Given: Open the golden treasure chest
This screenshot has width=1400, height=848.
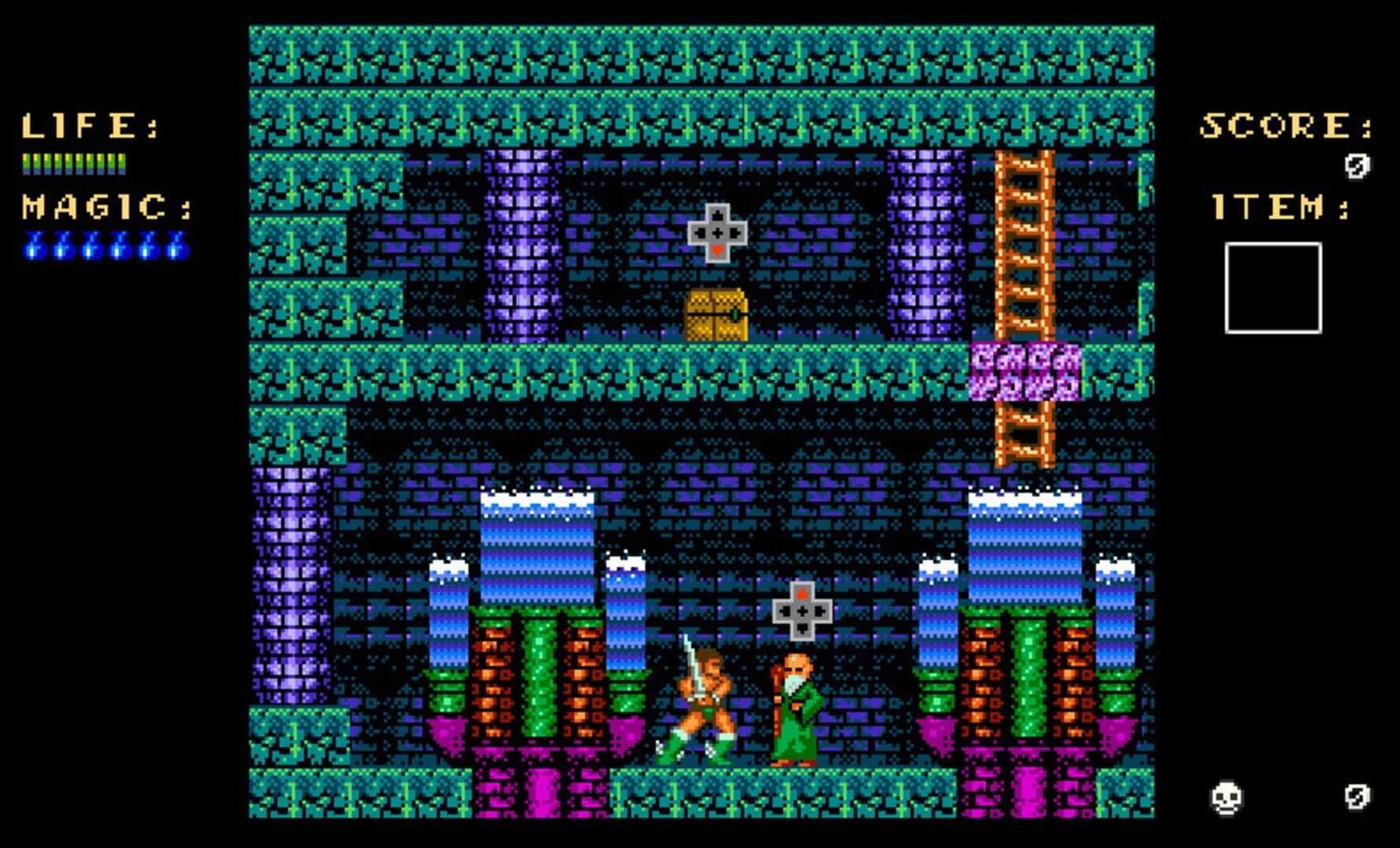Looking at the screenshot, I should tap(715, 314).
